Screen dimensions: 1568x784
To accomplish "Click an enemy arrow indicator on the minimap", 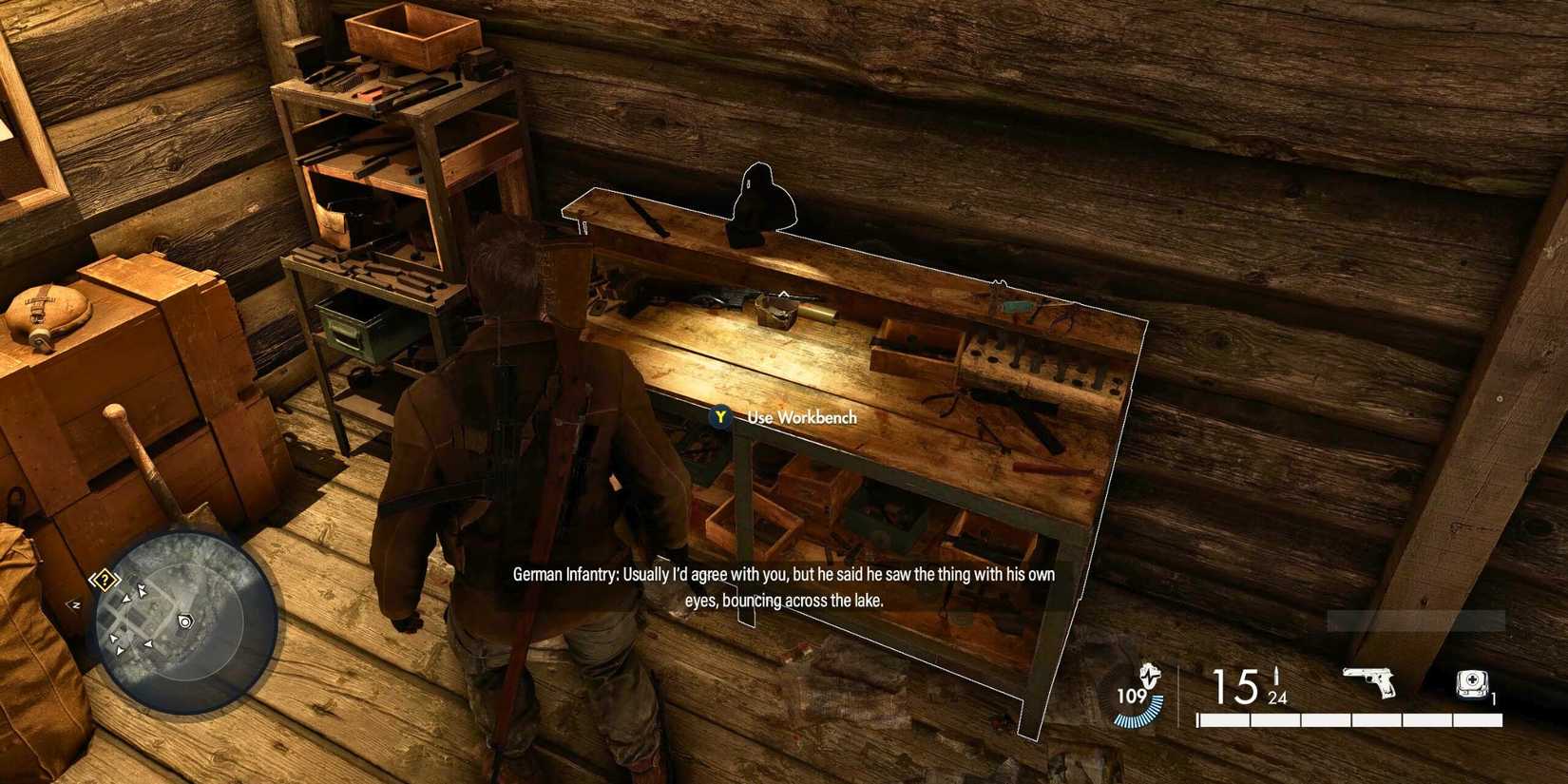I will click(x=141, y=590).
